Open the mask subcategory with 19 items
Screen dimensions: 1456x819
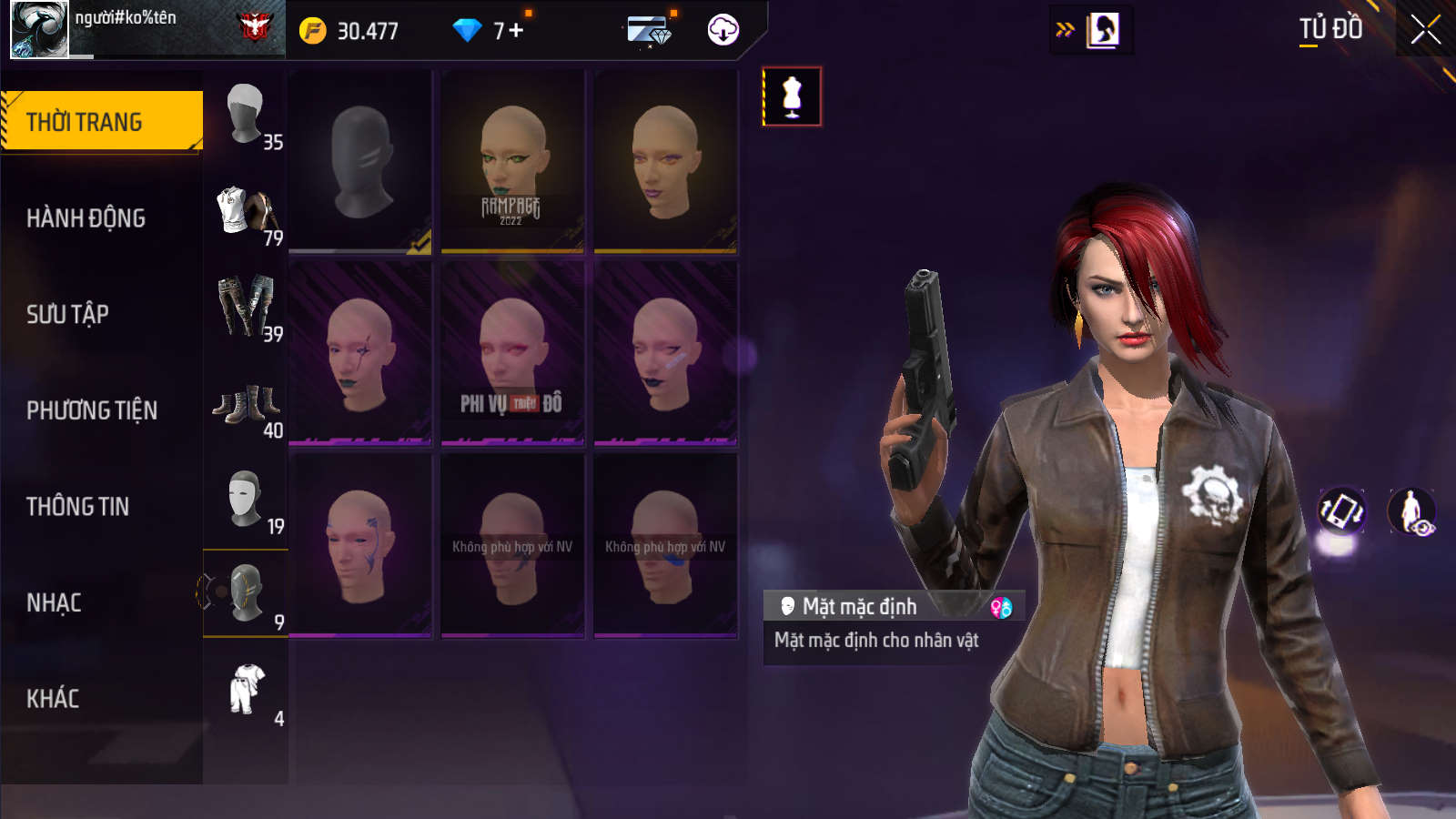coord(246,500)
